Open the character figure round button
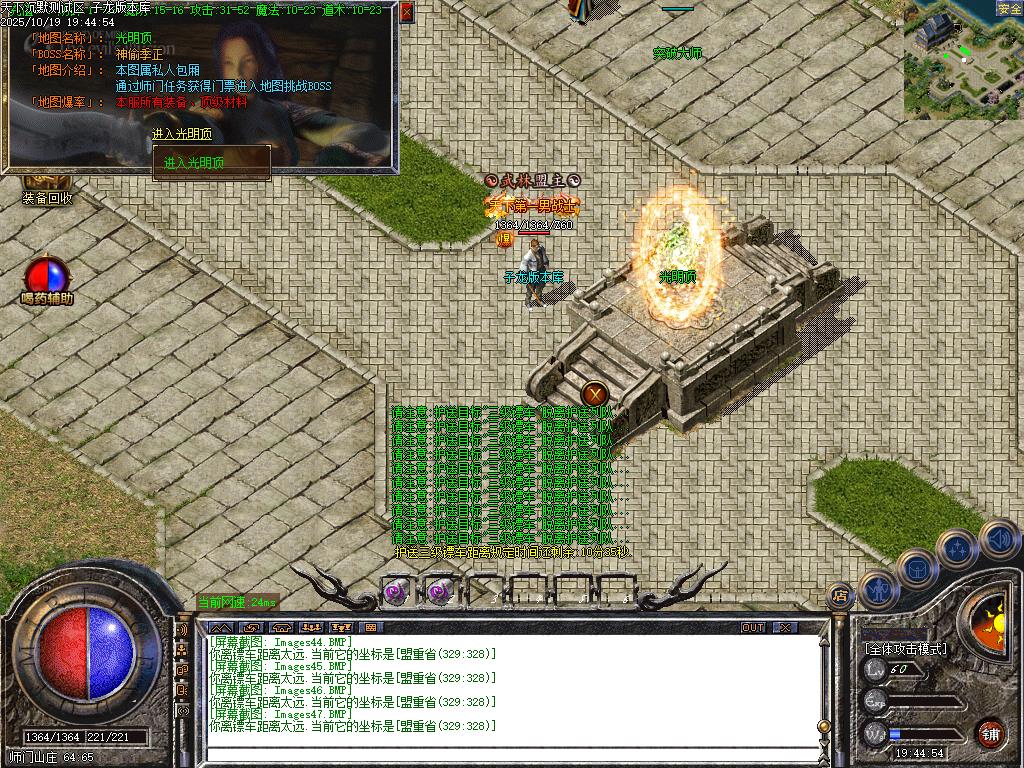 [x=879, y=589]
